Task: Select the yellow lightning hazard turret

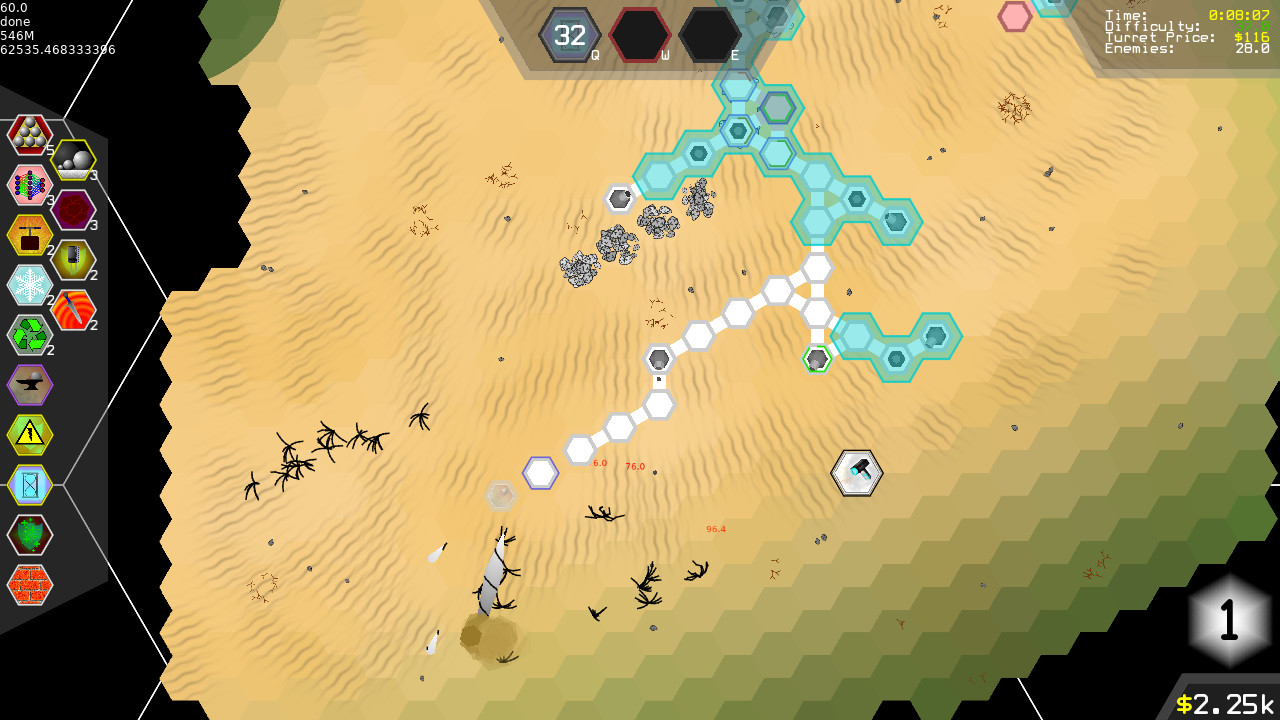Action: pyautogui.click(x=30, y=434)
